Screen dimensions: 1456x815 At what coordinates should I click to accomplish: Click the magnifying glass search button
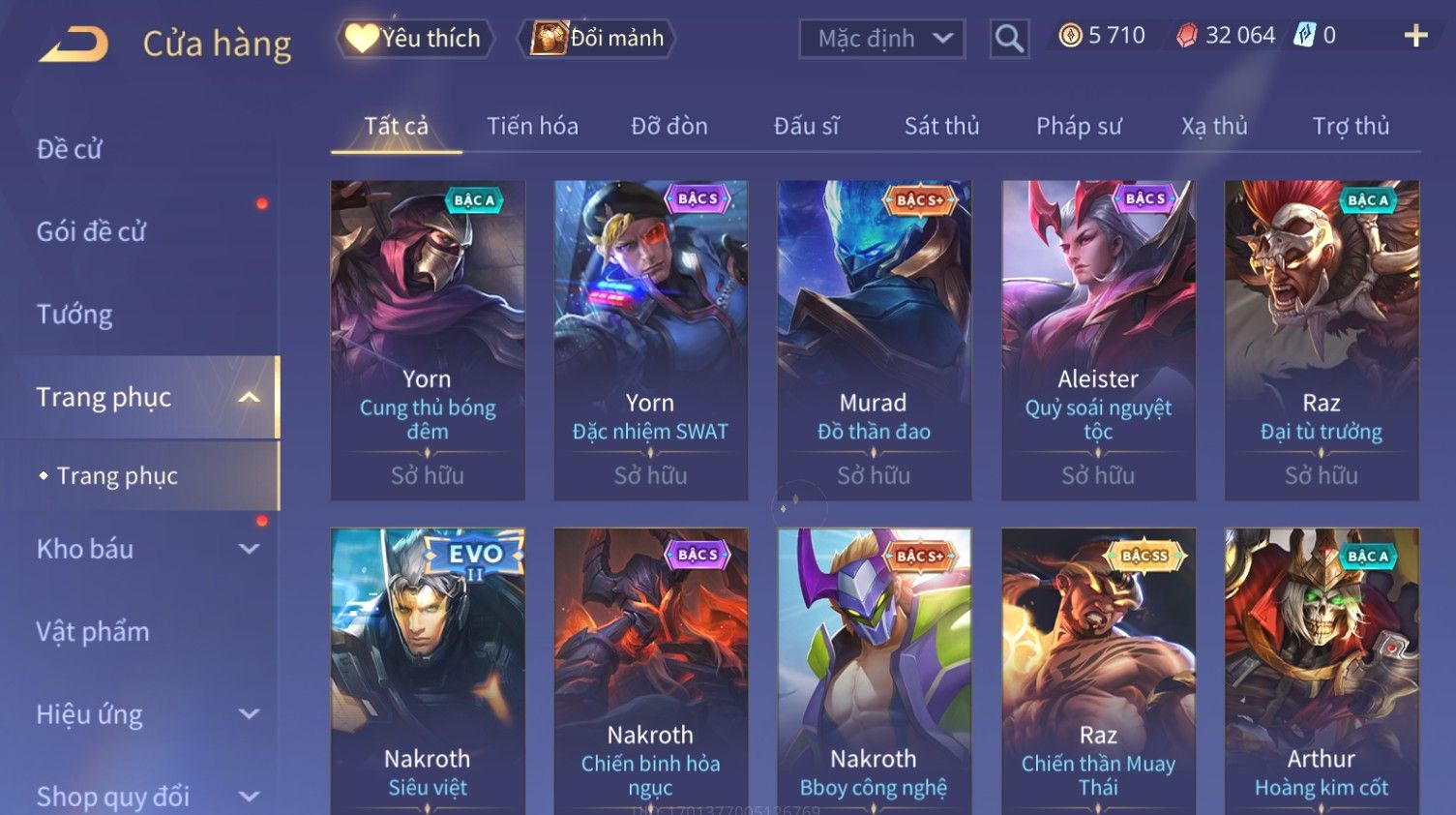pos(1008,39)
